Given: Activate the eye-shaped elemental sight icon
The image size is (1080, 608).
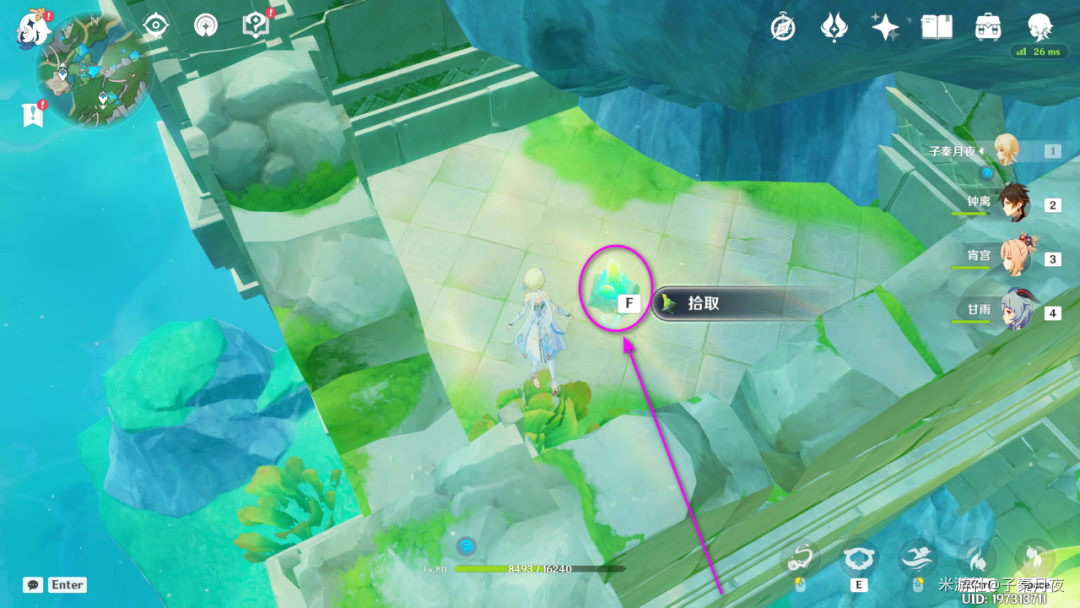Looking at the screenshot, I should coord(157,25).
